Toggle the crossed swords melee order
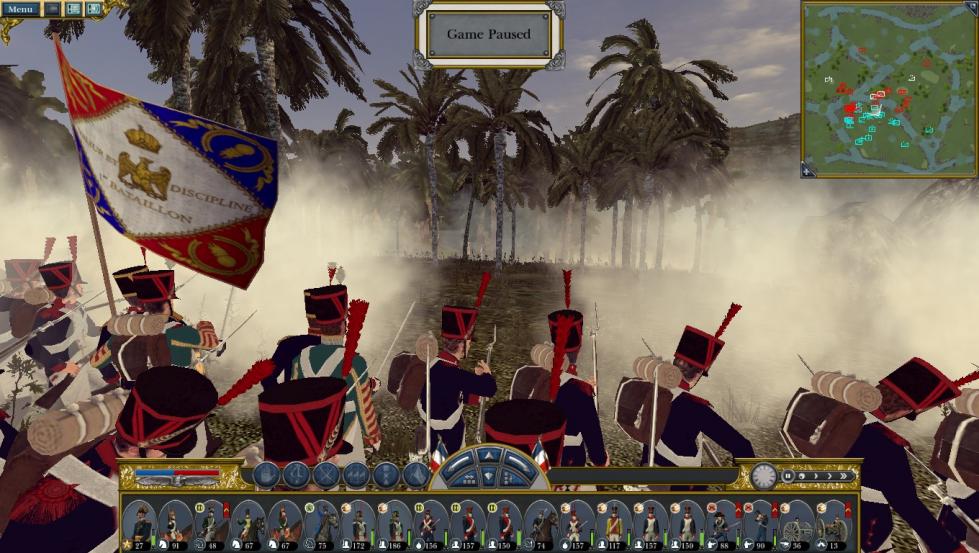The height and width of the screenshot is (553, 979). pos(326,476)
